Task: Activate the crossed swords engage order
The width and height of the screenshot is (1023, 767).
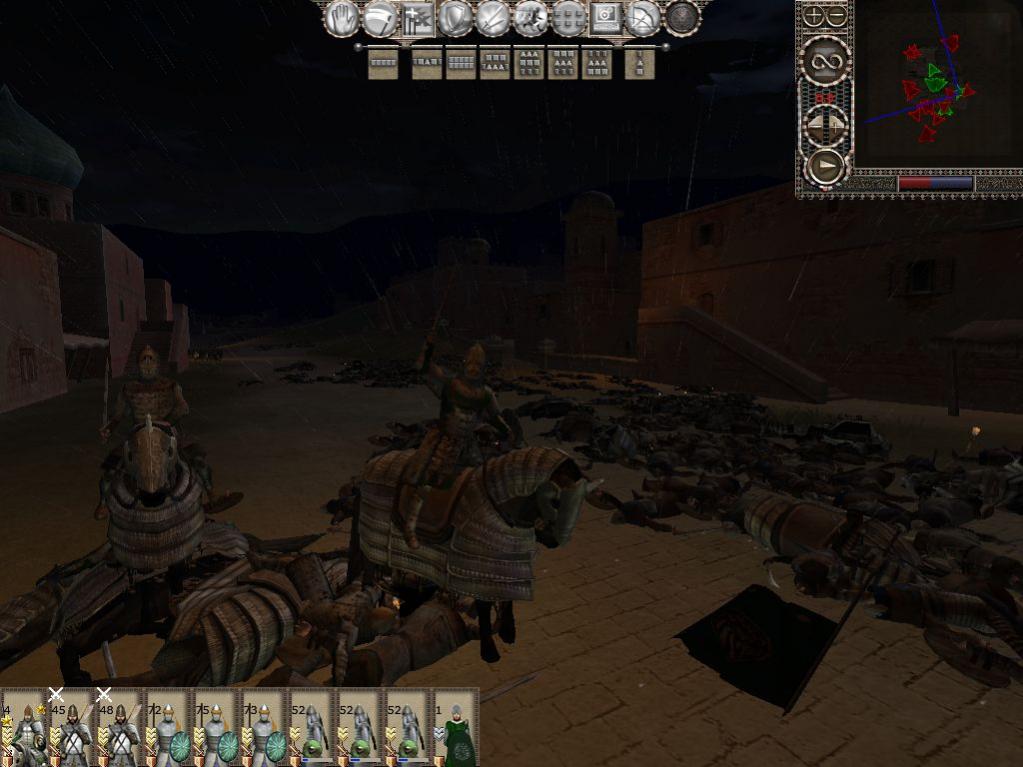Action: click(492, 18)
